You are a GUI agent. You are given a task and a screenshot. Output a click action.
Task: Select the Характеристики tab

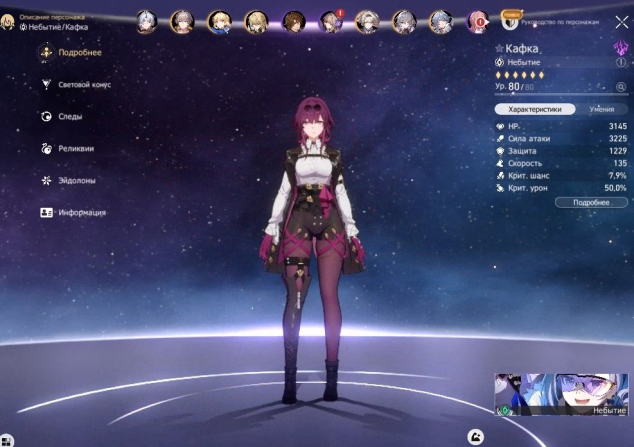click(x=534, y=108)
